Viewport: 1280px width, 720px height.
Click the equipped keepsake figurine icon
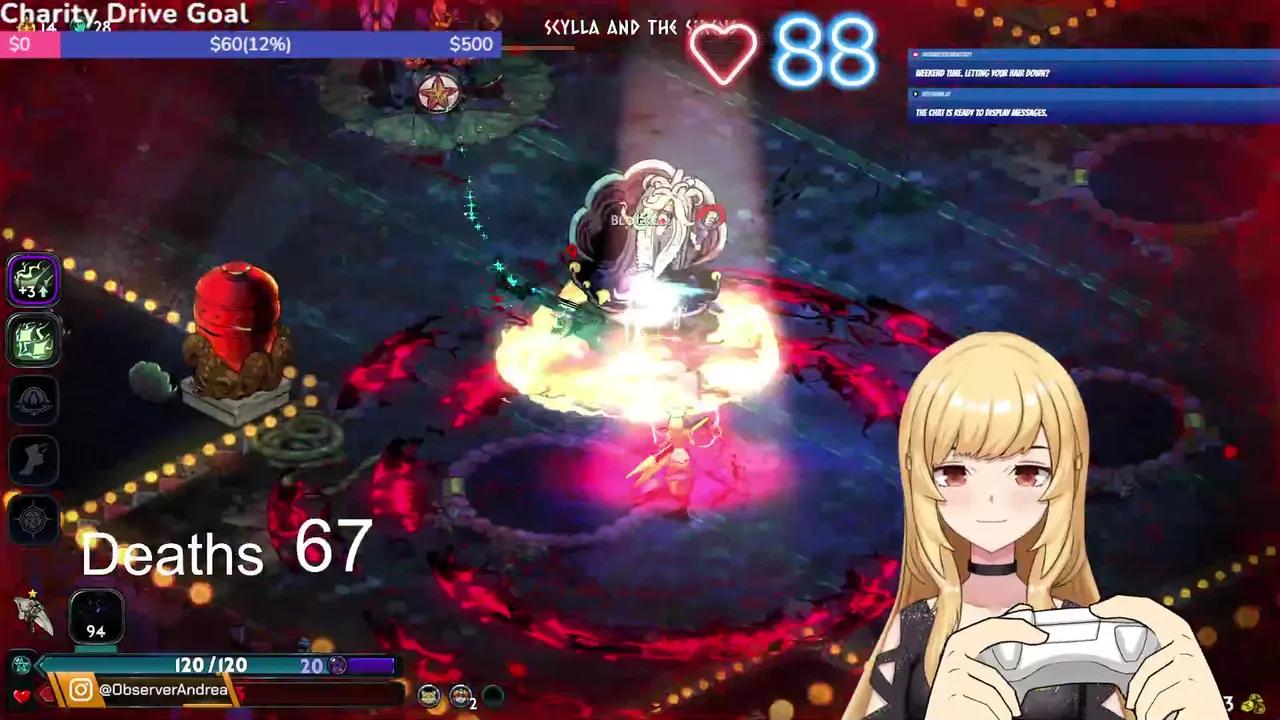(x=33, y=614)
